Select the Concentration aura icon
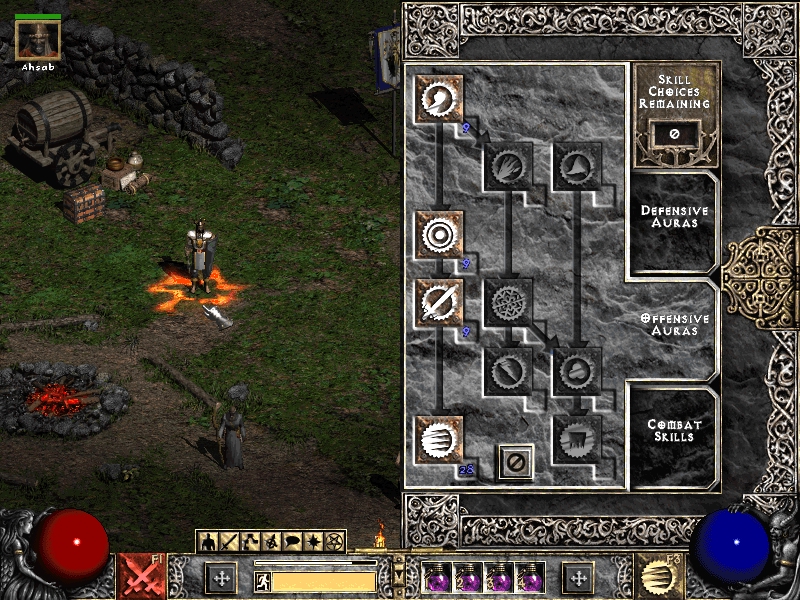 439,302
